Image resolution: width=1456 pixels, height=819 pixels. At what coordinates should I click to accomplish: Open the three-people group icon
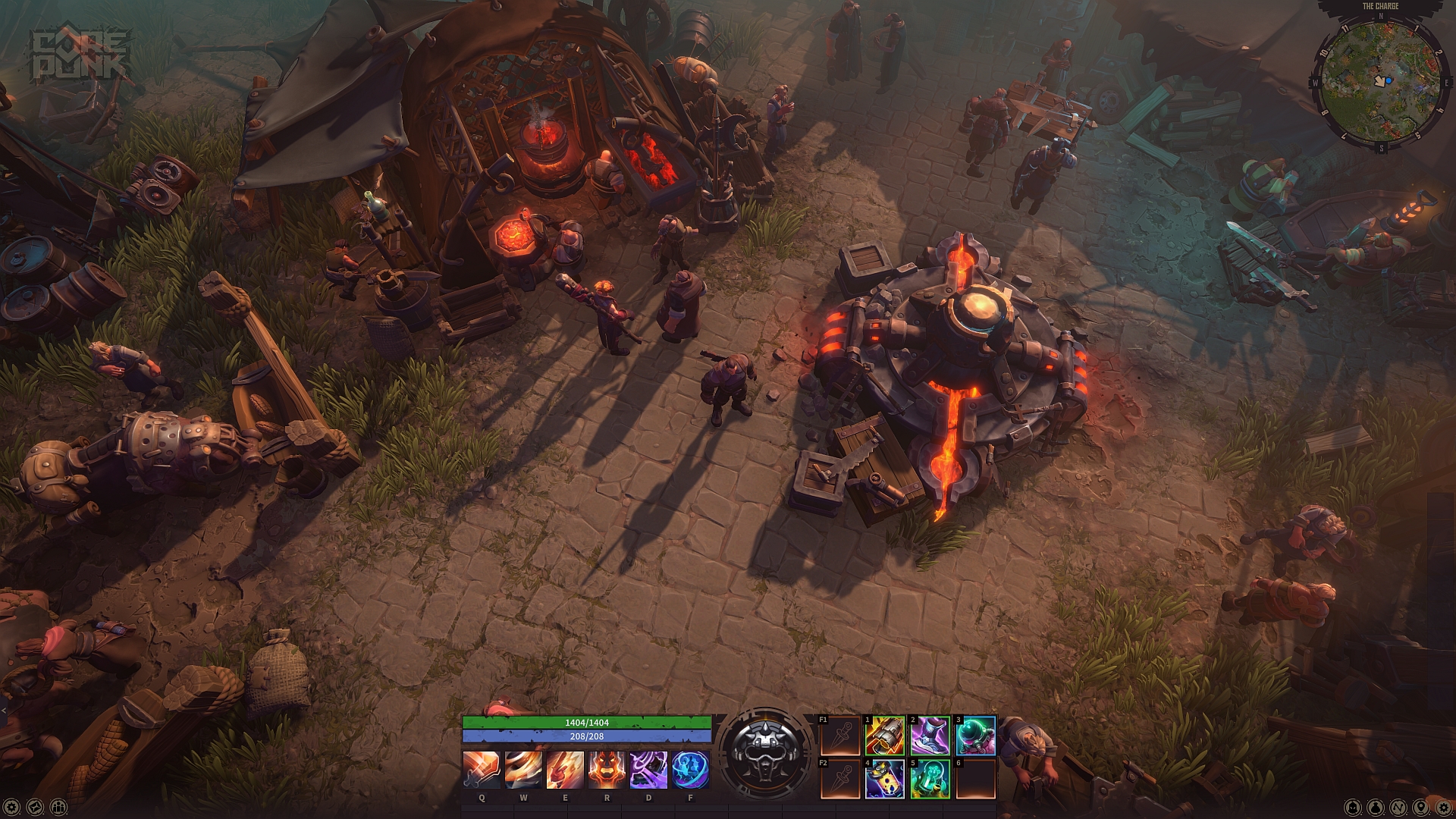point(58,807)
